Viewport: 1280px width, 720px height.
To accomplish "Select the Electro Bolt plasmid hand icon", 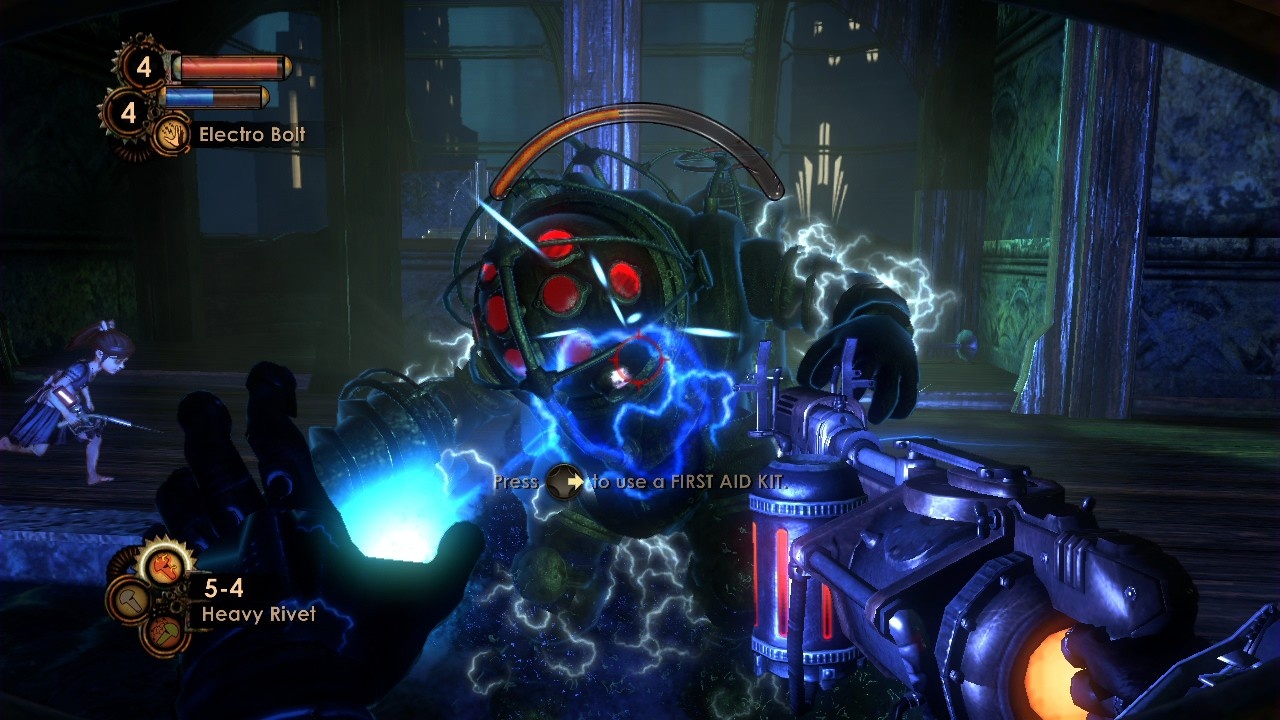I will pos(171,135).
